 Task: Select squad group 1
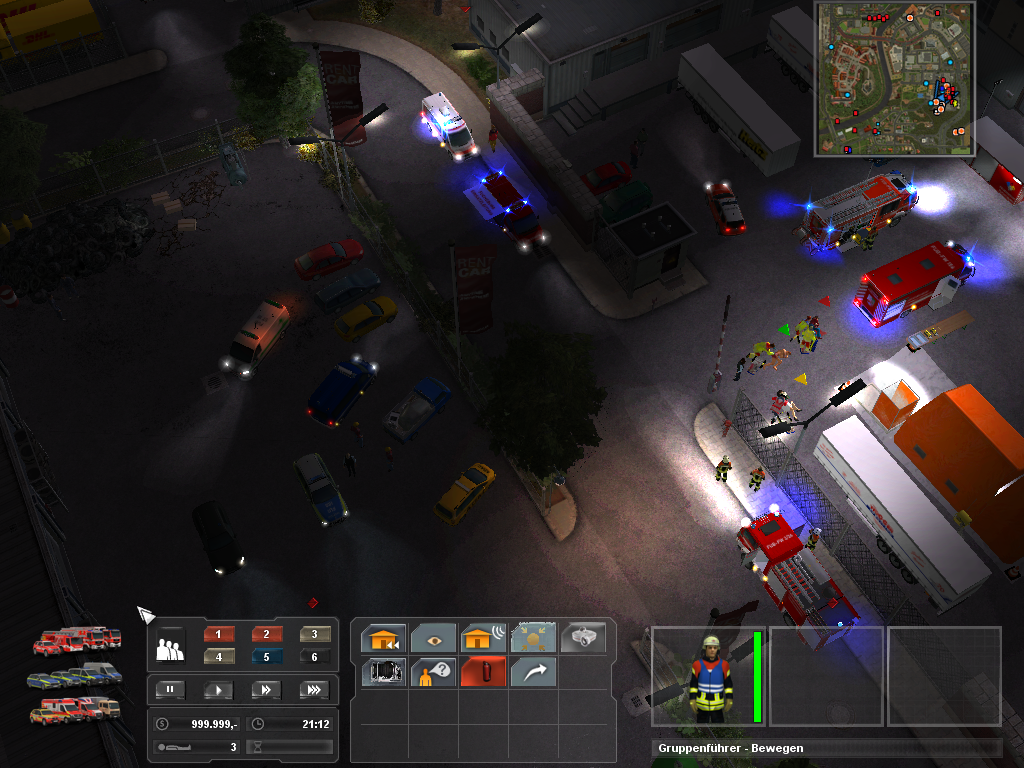click(x=218, y=634)
